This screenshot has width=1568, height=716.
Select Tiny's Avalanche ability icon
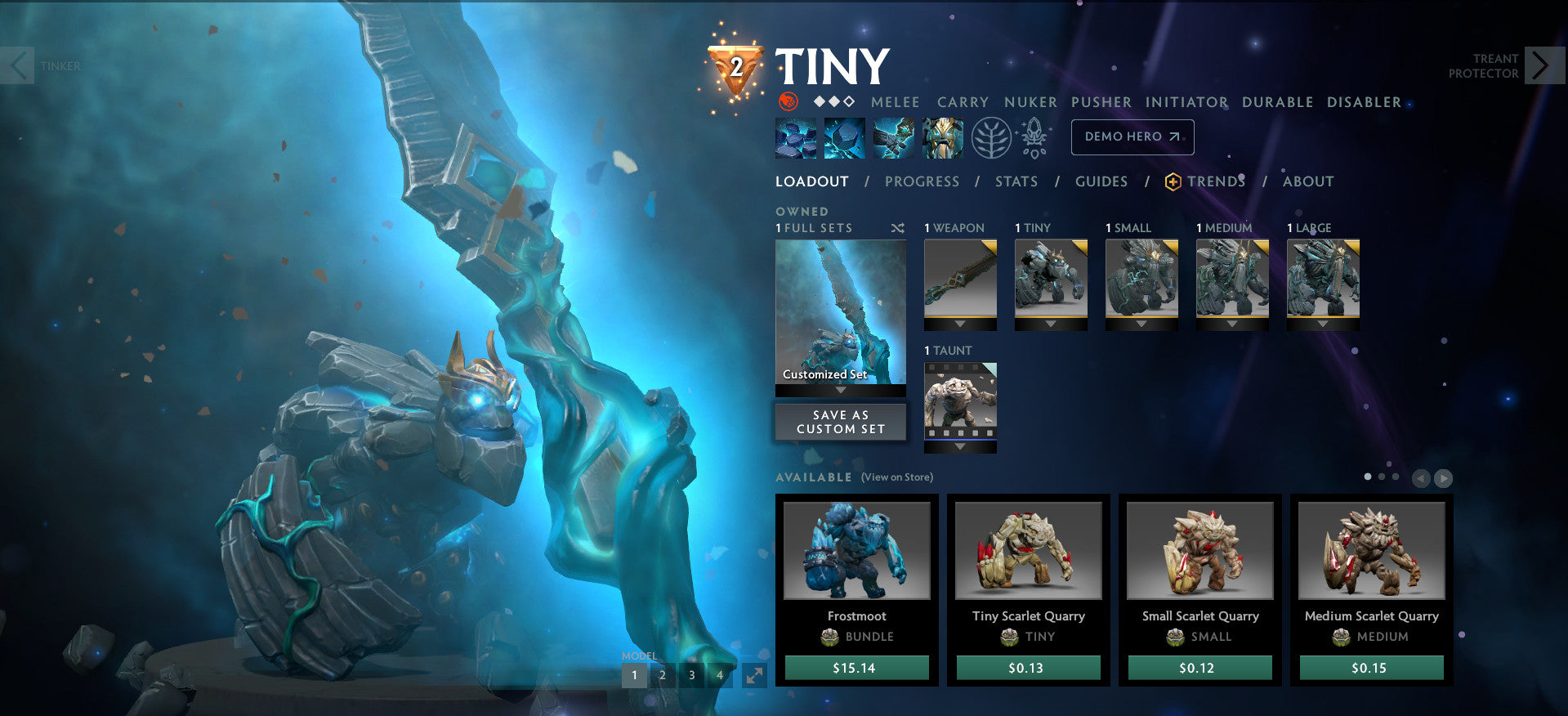[795, 137]
